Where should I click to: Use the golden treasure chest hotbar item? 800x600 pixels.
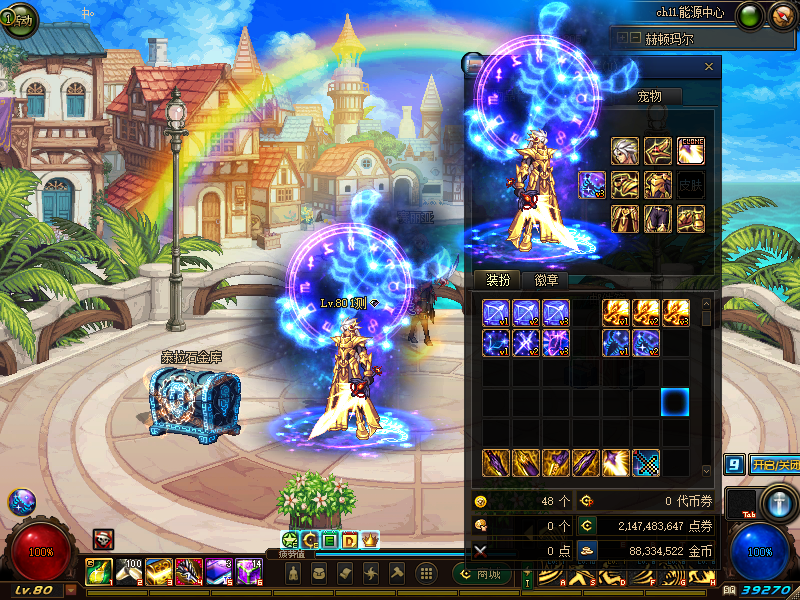tap(158, 571)
